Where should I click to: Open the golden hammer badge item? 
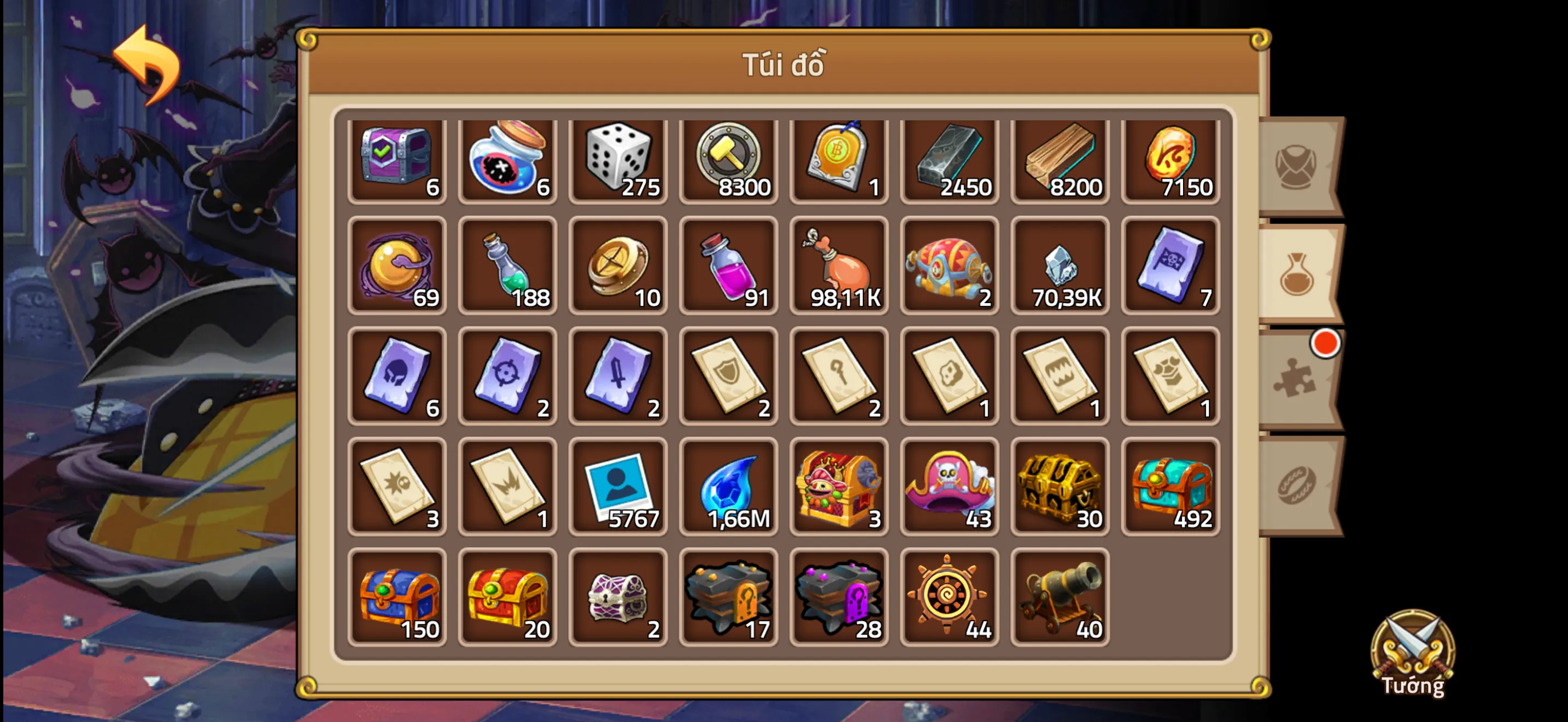pos(729,160)
